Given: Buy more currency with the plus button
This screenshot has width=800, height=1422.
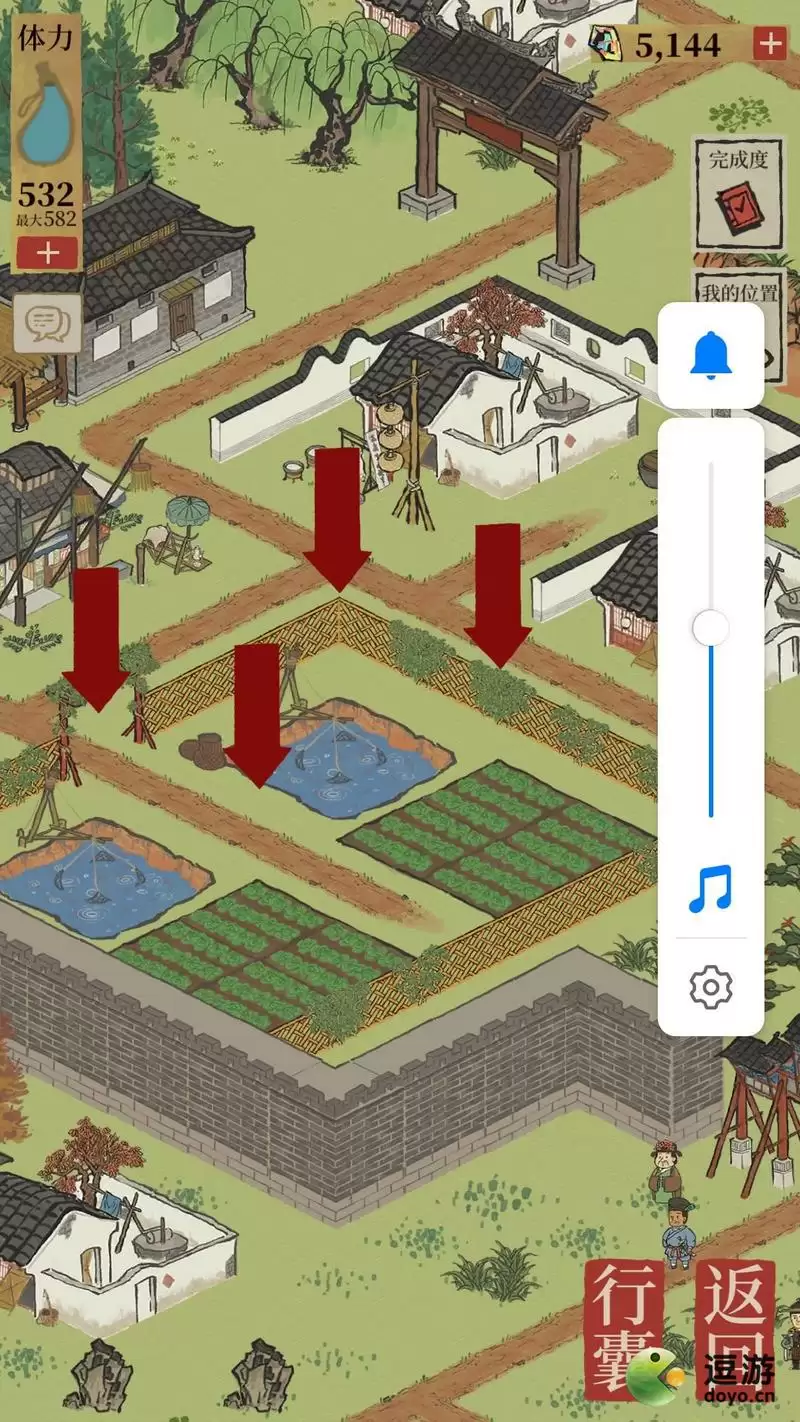Looking at the screenshot, I should click(x=770, y=44).
